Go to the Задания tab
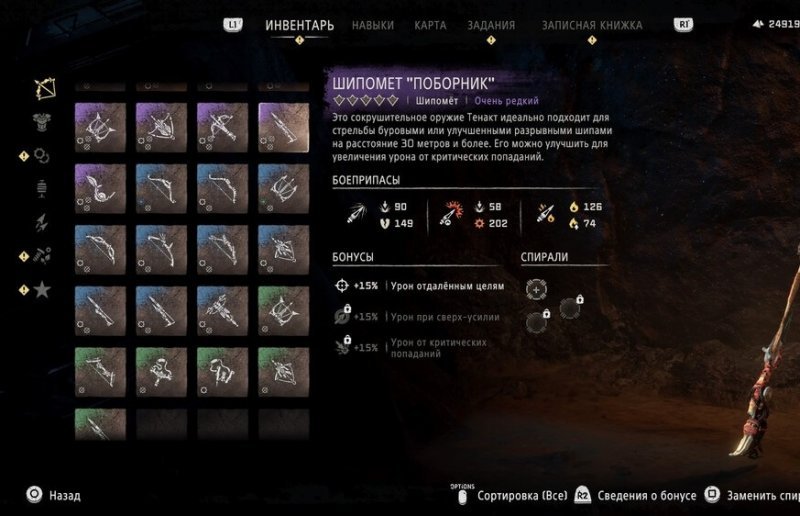Image resolution: width=800 pixels, height=516 pixels. point(491,25)
